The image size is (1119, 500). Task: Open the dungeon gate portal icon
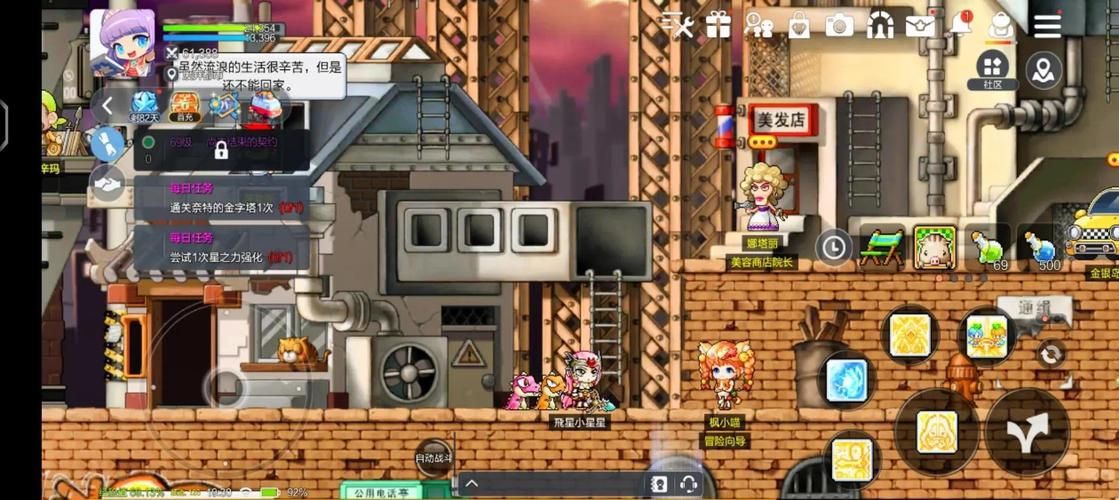[880, 26]
